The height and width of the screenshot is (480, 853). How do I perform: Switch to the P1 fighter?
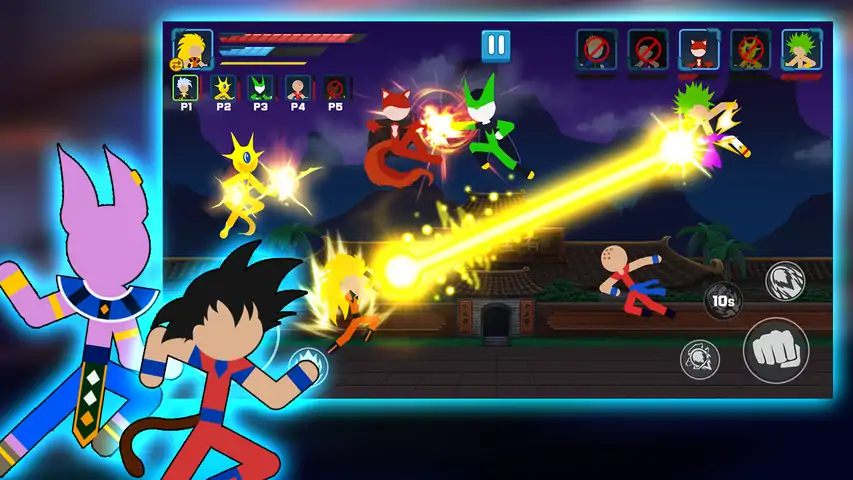coord(184,88)
